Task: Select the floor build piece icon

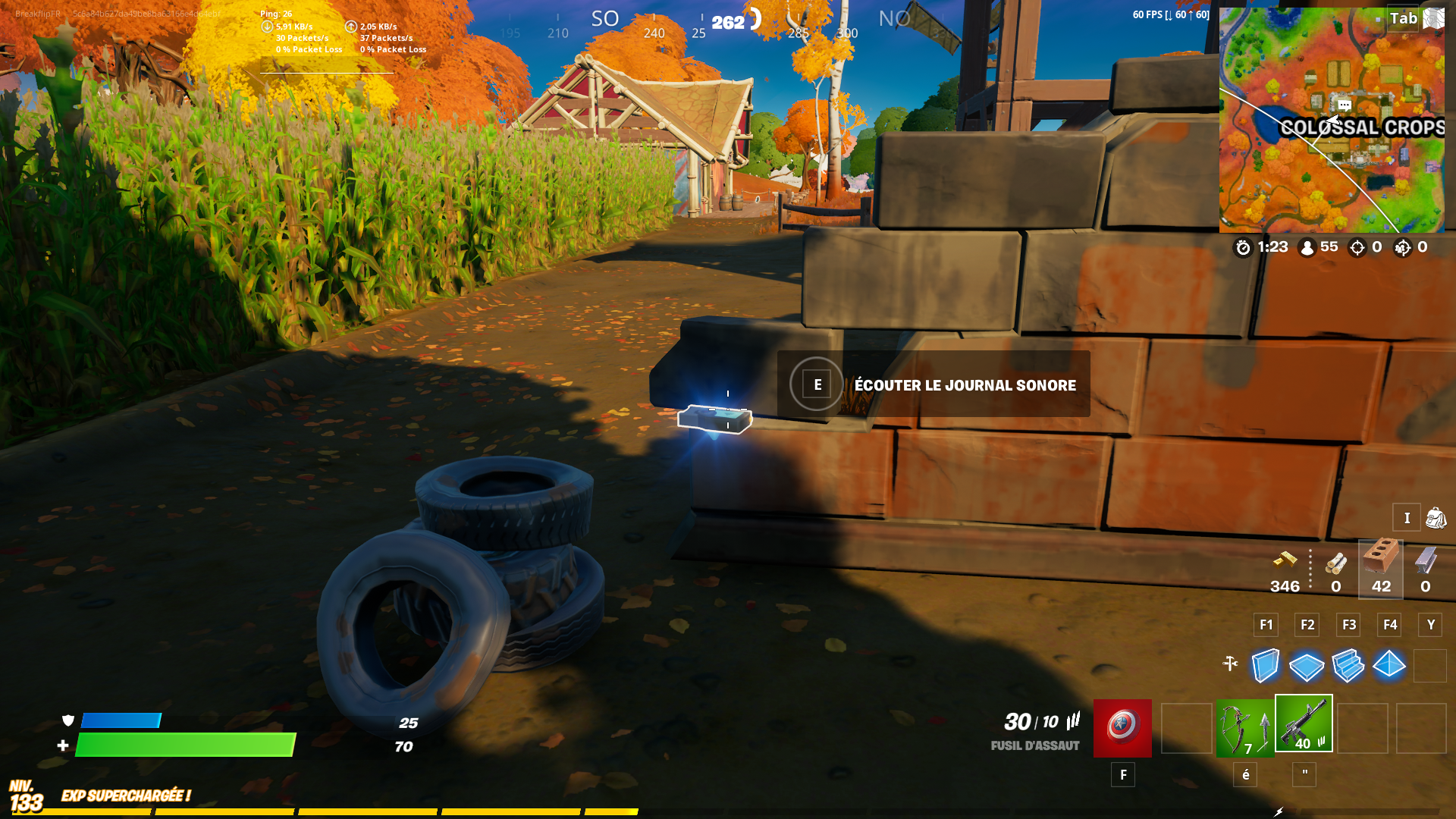Action: coord(1307,667)
